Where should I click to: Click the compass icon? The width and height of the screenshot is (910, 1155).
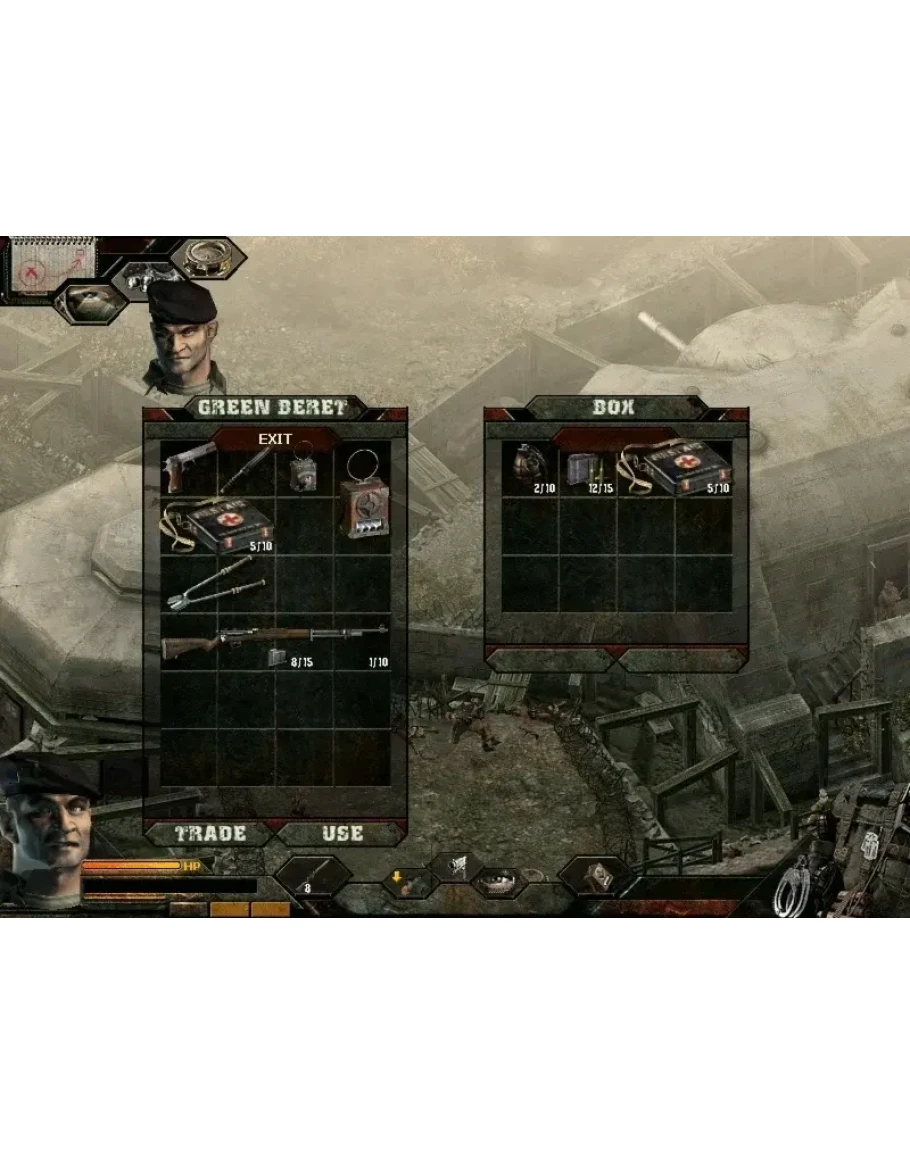(207, 257)
